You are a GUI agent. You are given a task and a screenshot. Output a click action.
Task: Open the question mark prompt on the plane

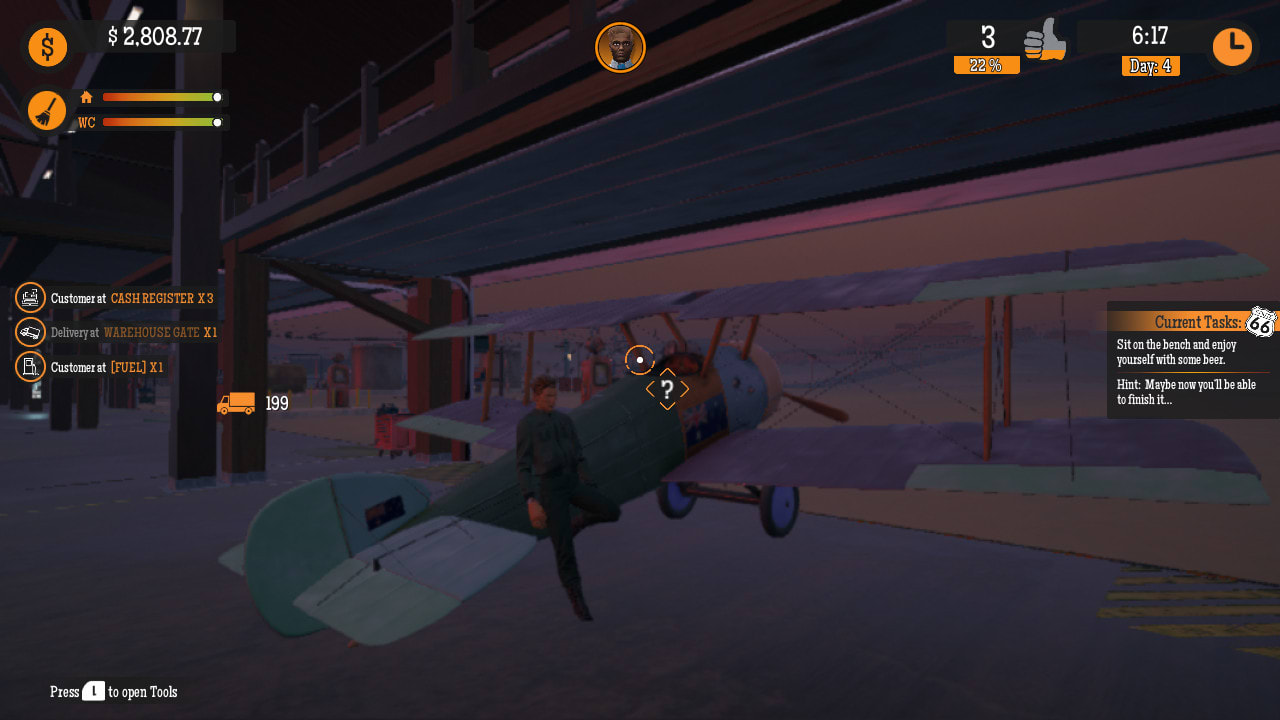(x=667, y=390)
